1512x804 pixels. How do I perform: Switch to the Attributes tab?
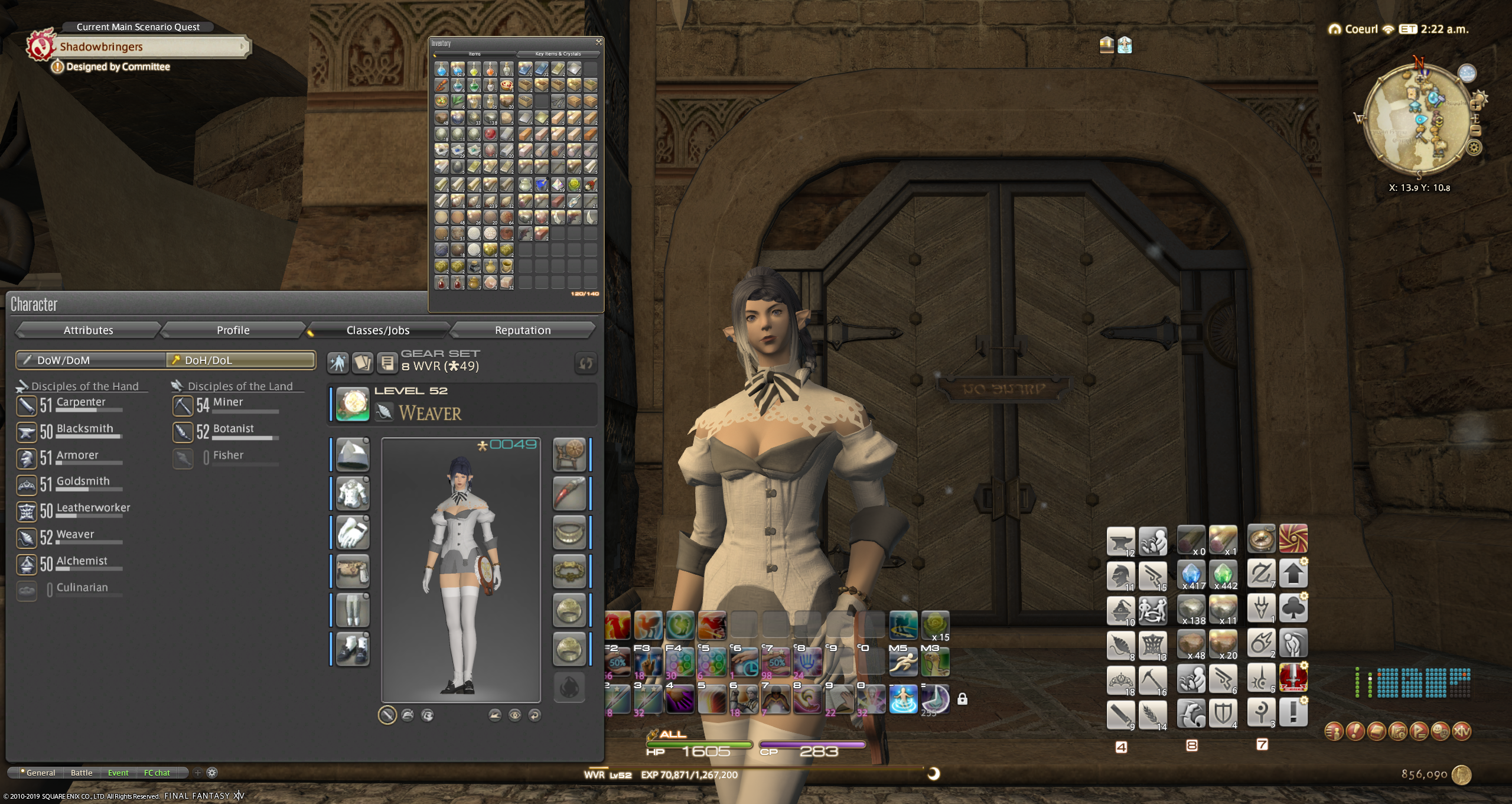[x=88, y=330]
